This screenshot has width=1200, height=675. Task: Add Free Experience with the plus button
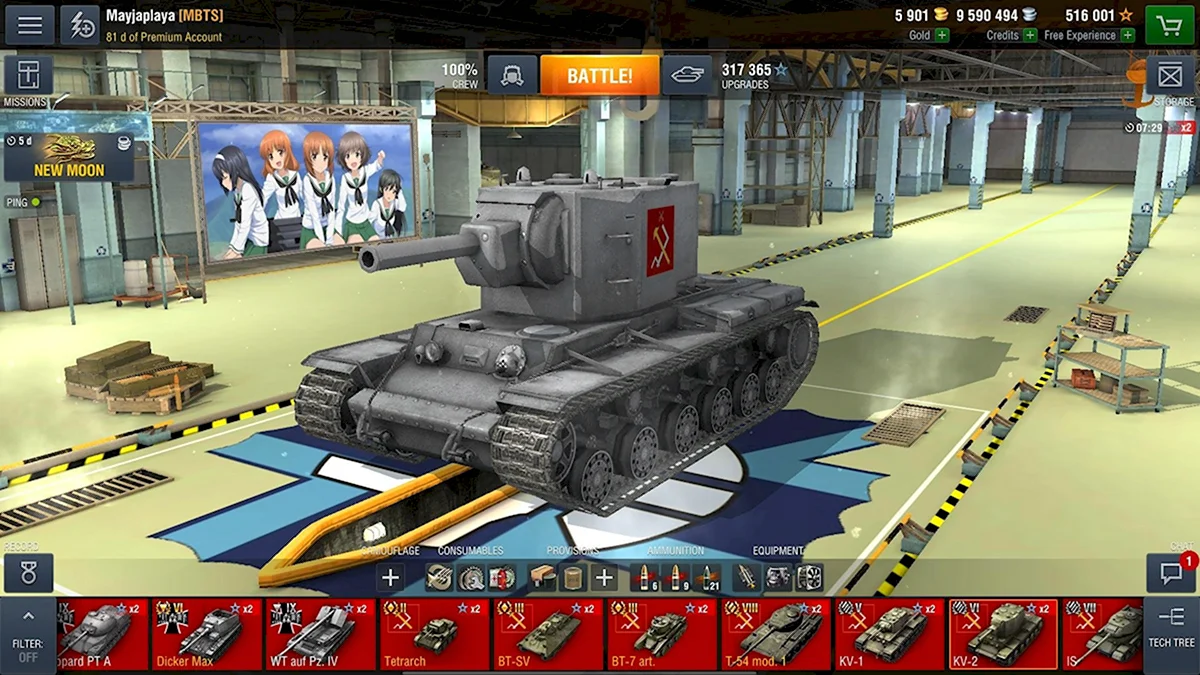pyautogui.click(x=1128, y=35)
